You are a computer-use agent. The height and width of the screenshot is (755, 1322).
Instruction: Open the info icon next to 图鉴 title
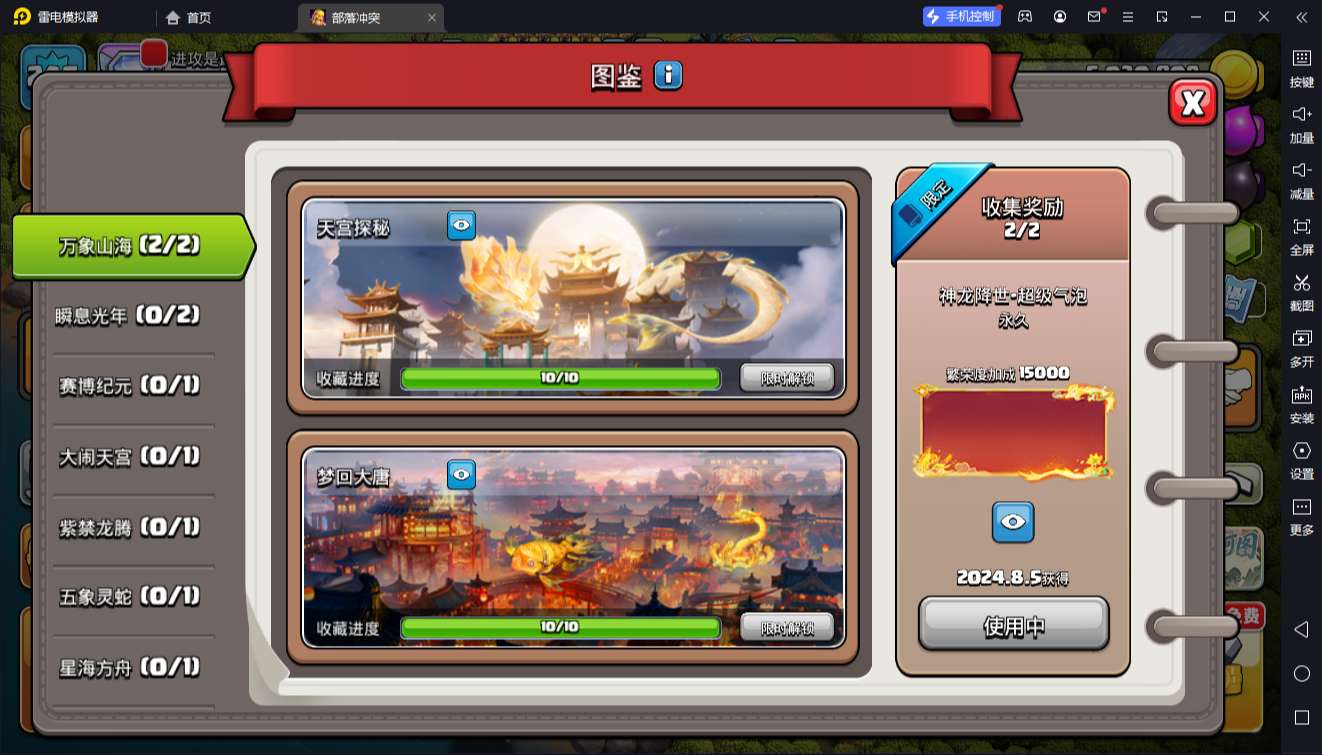click(x=667, y=75)
